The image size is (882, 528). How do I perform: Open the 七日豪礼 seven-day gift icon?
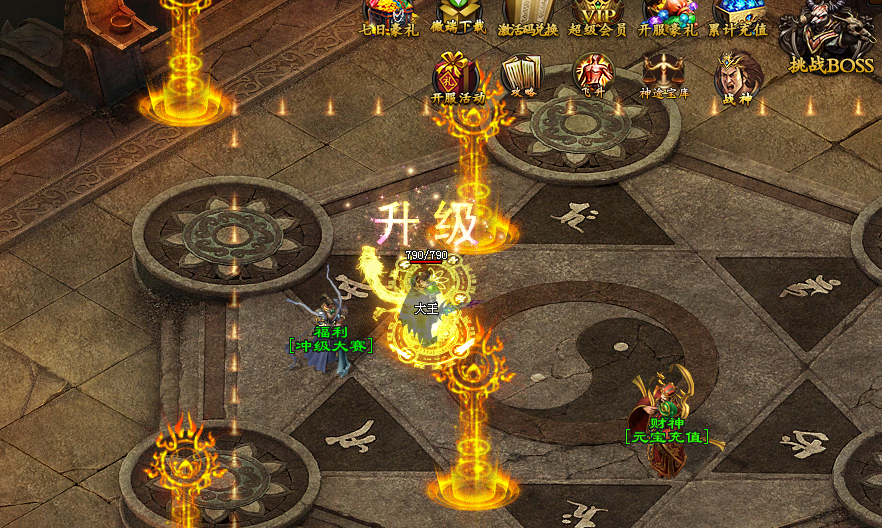coord(387,16)
